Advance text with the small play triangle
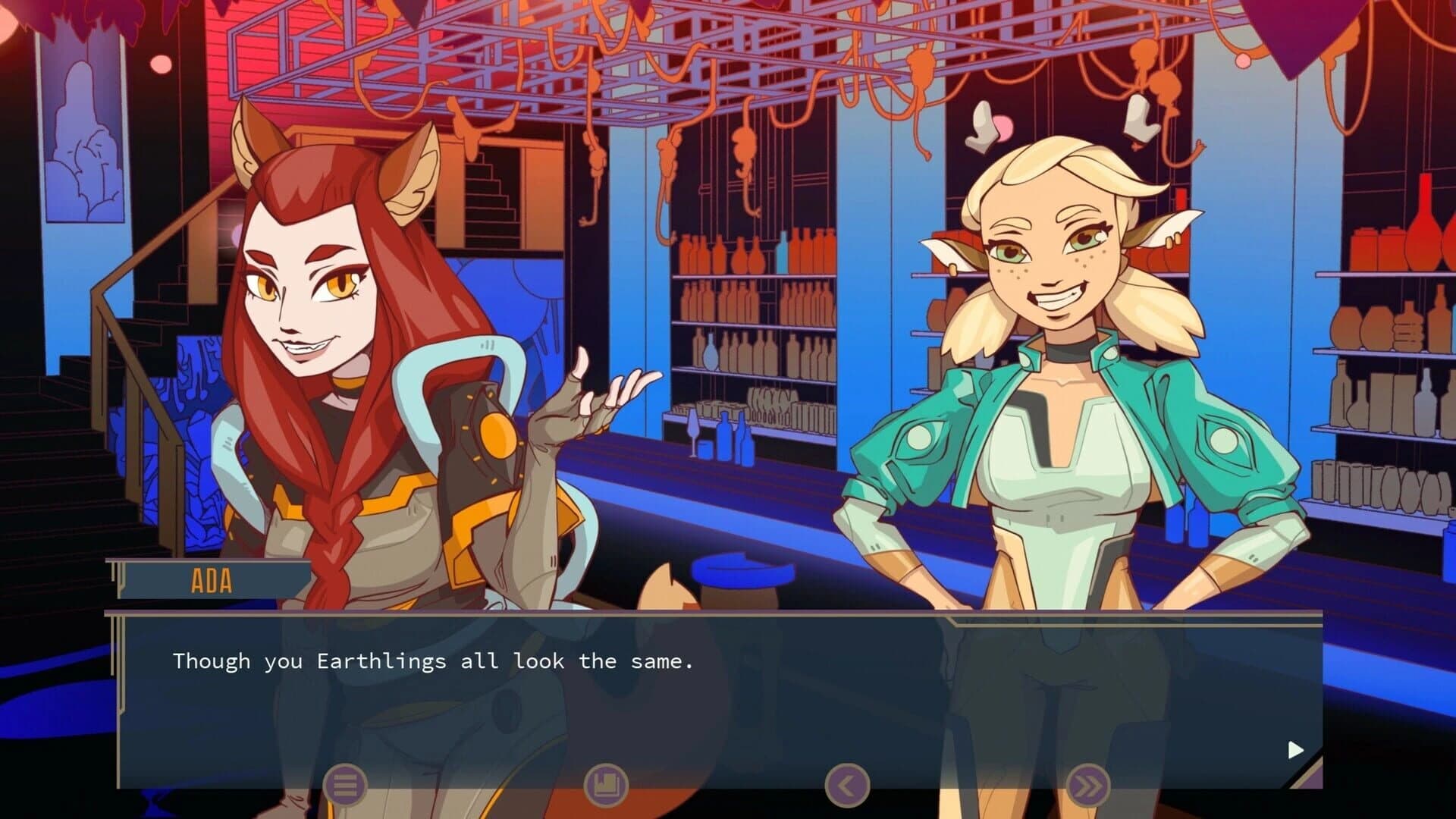Viewport: 1456px width, 819px height. [x=1294, y=748]
